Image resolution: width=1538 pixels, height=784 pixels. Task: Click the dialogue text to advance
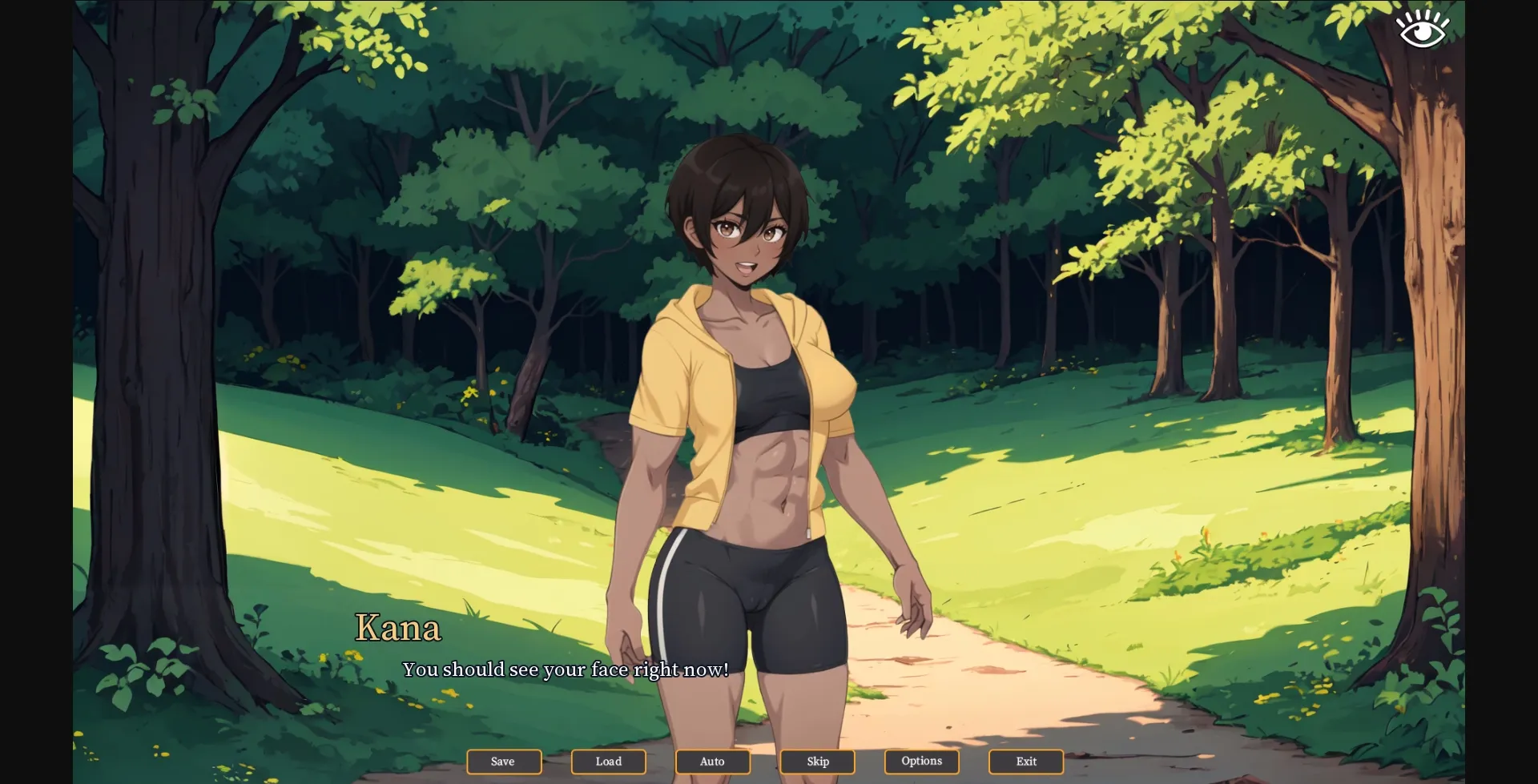[x=566, y=670]
